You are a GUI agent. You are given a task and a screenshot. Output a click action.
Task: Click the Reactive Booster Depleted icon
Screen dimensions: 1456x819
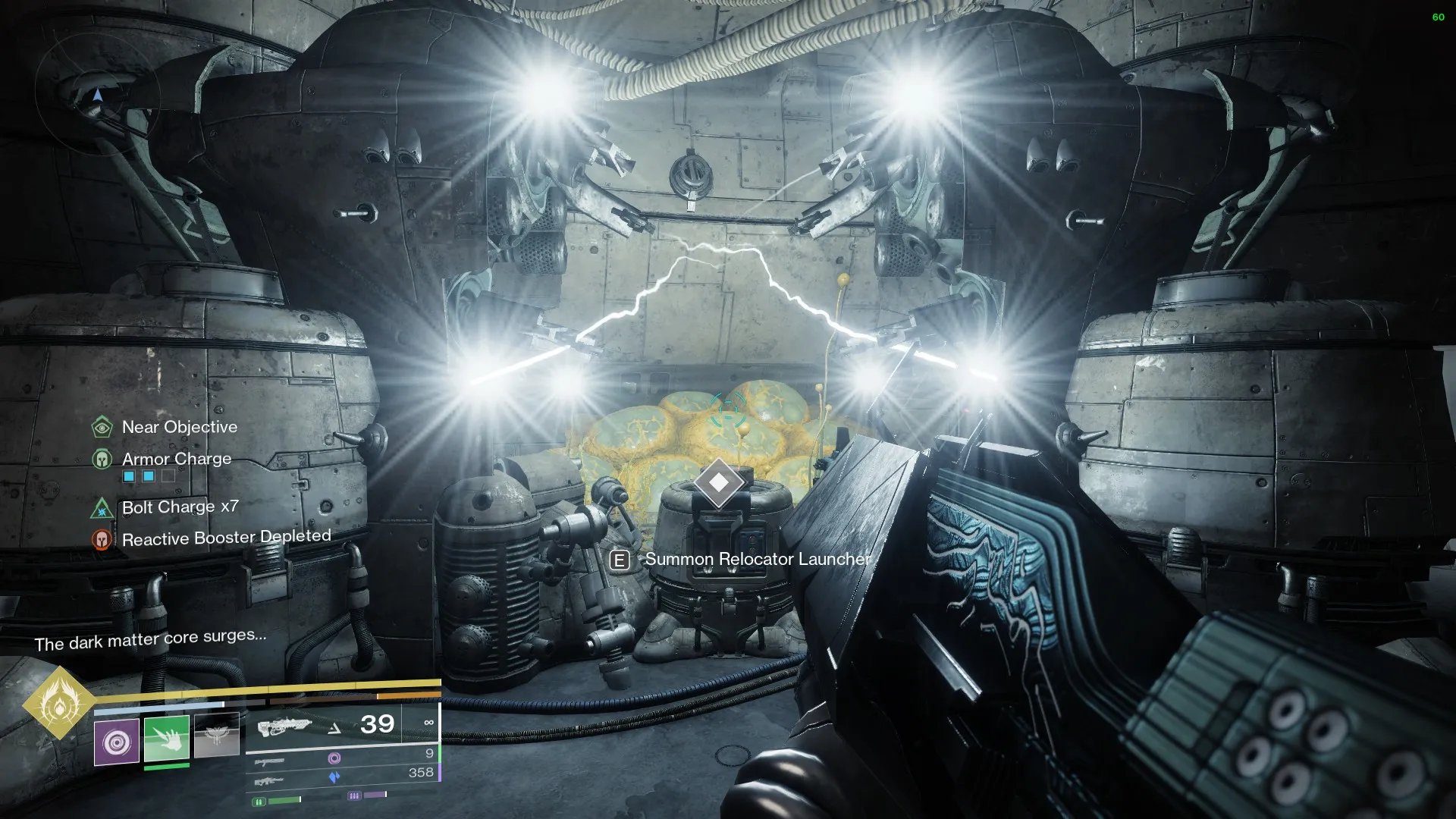tap(102, 539)
